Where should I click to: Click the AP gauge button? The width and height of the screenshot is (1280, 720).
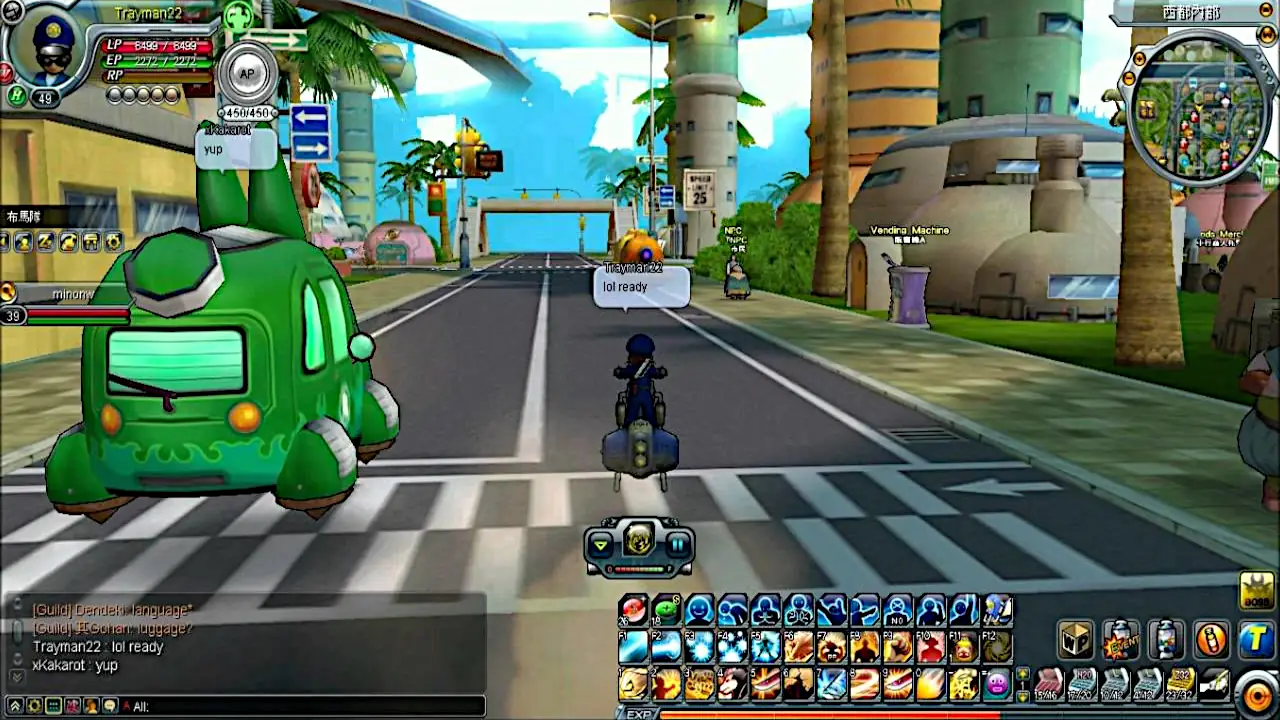click(246, 74)
